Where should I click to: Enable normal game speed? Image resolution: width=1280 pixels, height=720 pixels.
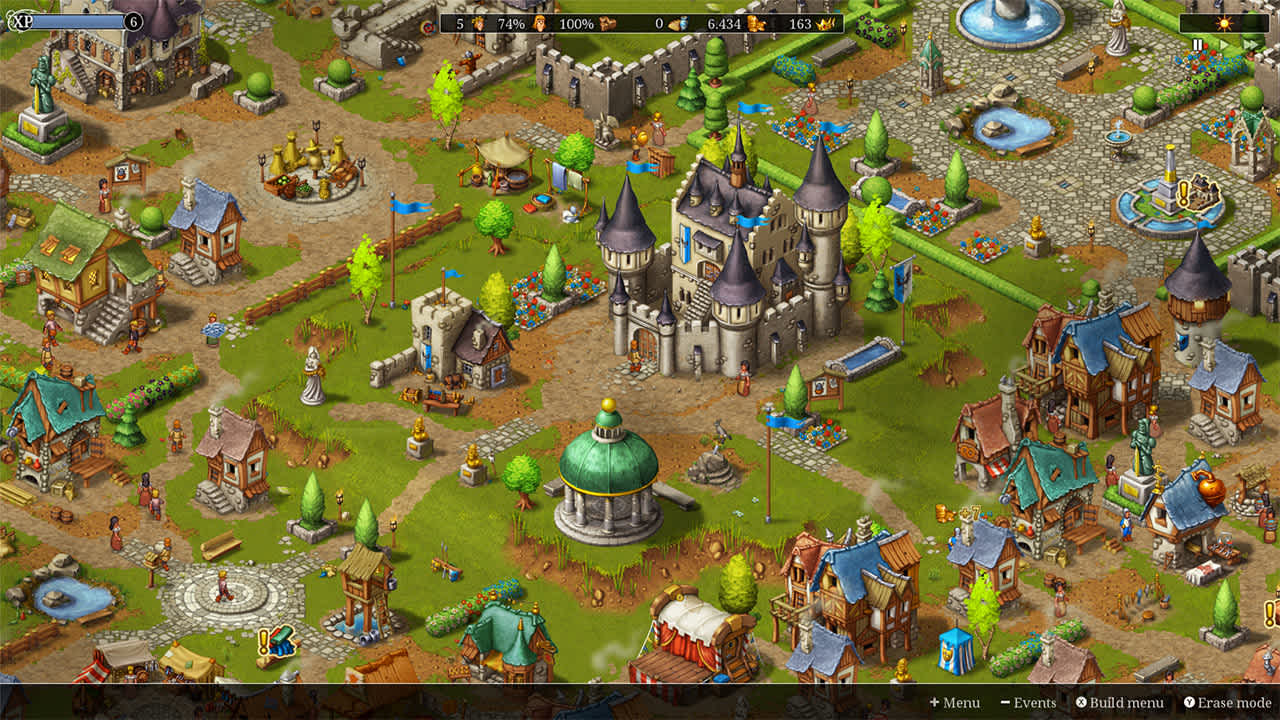(1224, 44)
